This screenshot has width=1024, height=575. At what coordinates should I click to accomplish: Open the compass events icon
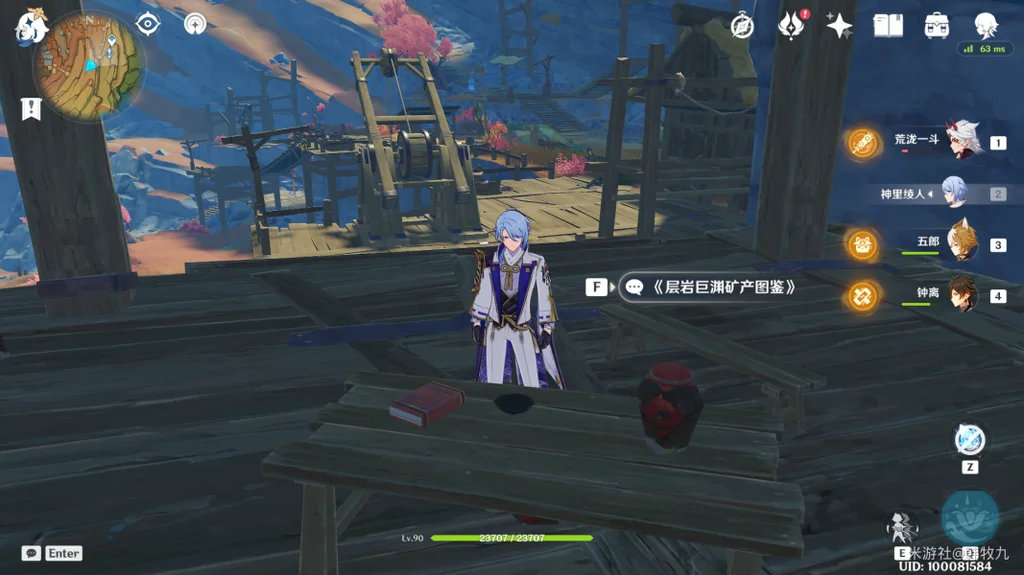click(x=742, y=26)
